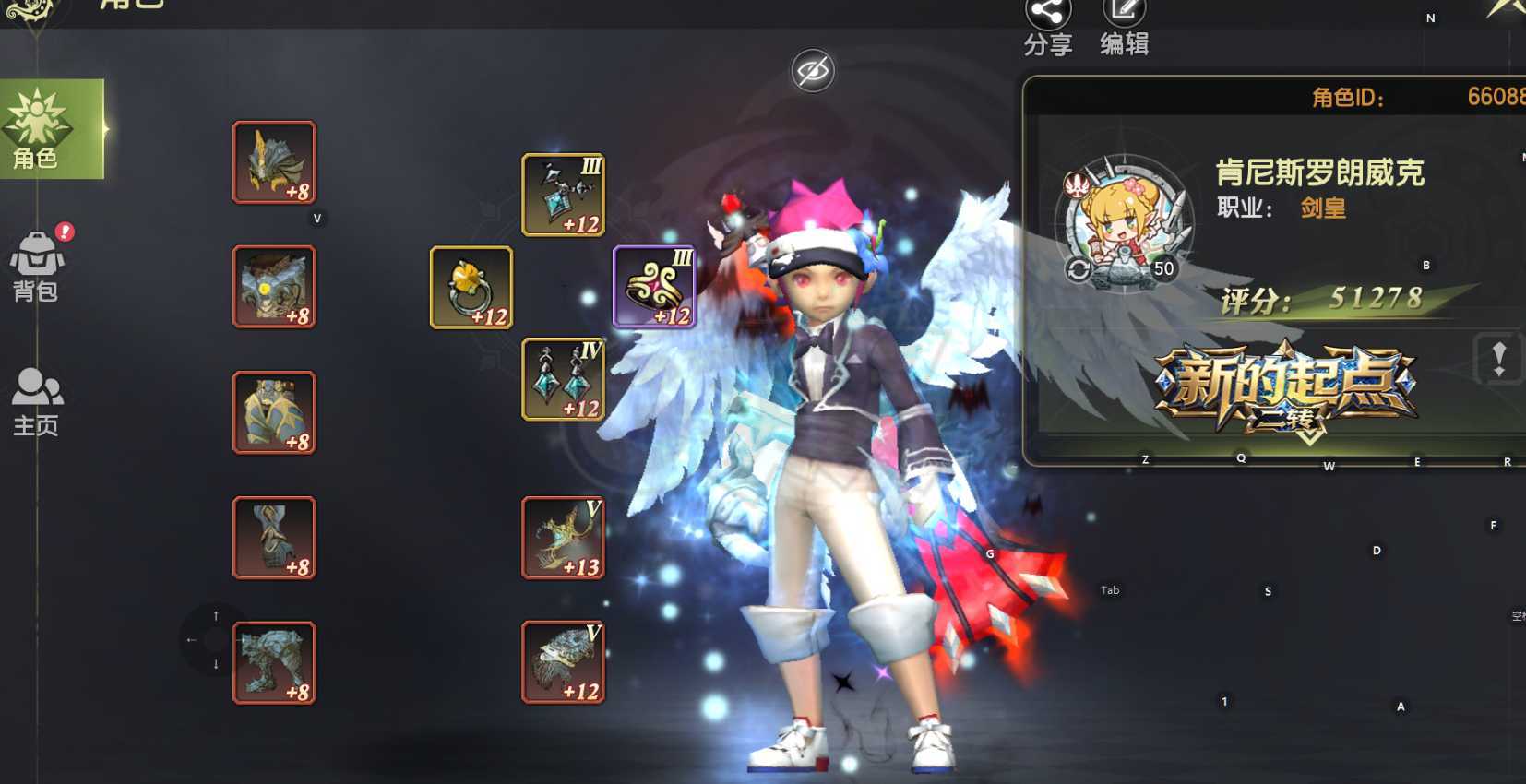Image resolution: width=1526 pixels, height=784 pixels.
Task: Toggle the crossed-eye visibility icon
Action: pyautogui.click(x=813, y=71)
